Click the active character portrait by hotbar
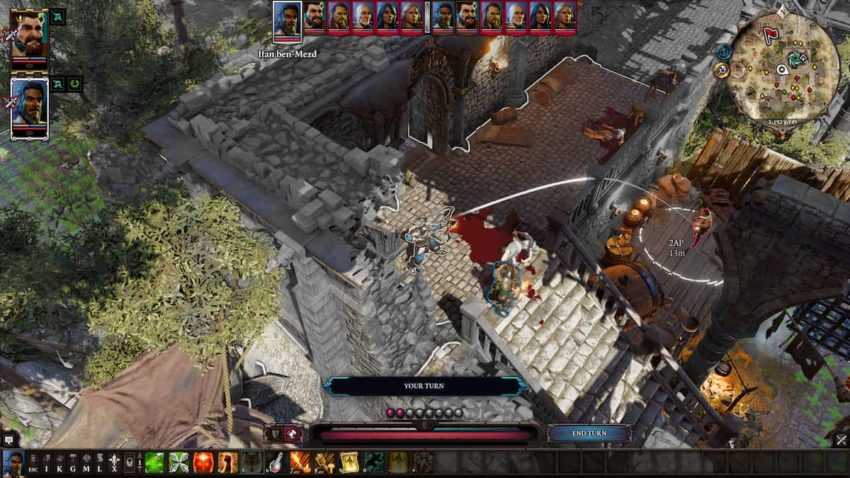The image size is (850, 478). pos(13,462)
